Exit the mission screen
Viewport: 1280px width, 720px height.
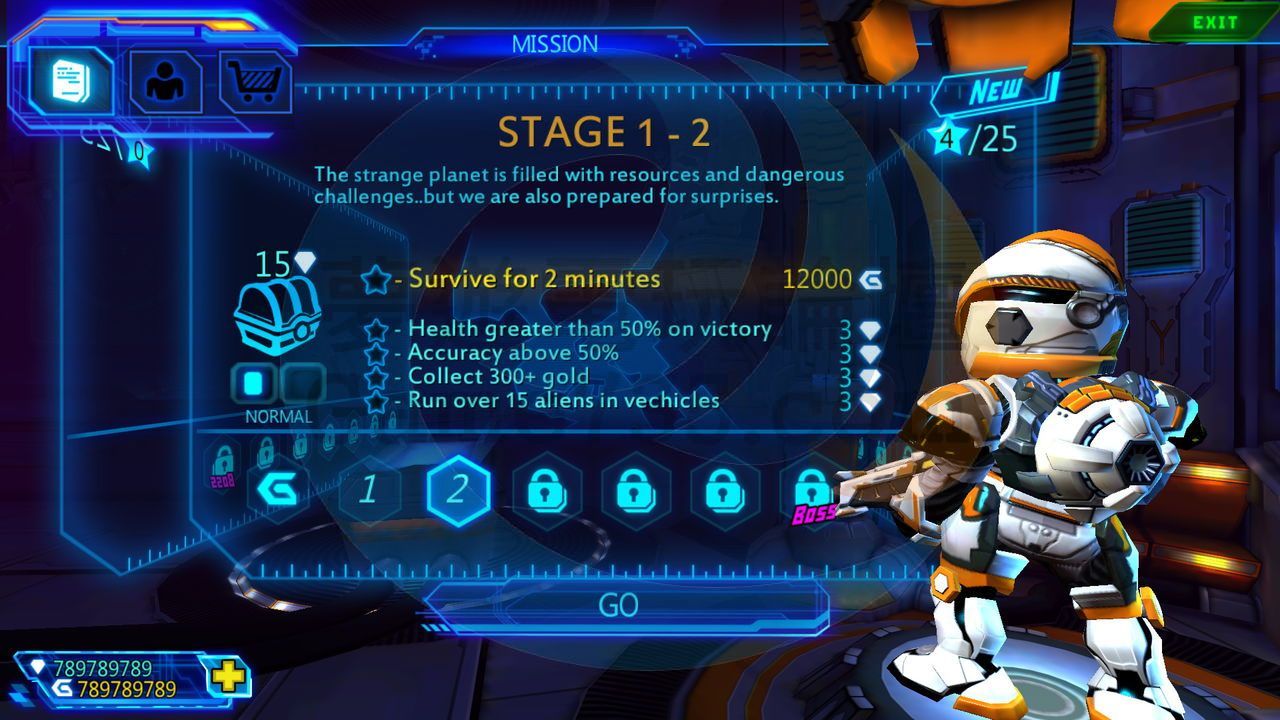pyautogui.click(x=1214, y=23)
